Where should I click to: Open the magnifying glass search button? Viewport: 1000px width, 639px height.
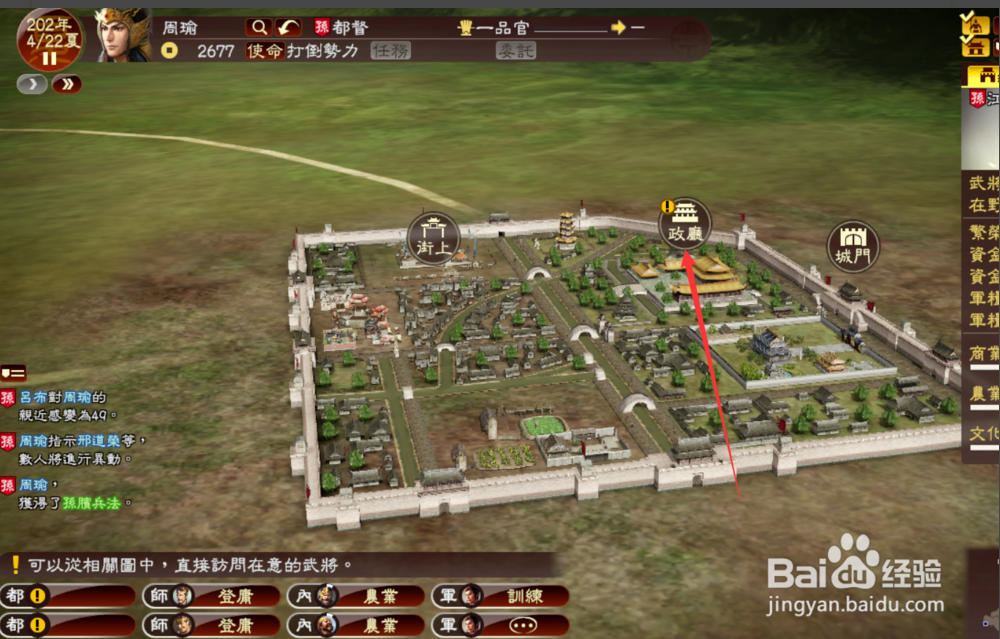click(259, 27)
